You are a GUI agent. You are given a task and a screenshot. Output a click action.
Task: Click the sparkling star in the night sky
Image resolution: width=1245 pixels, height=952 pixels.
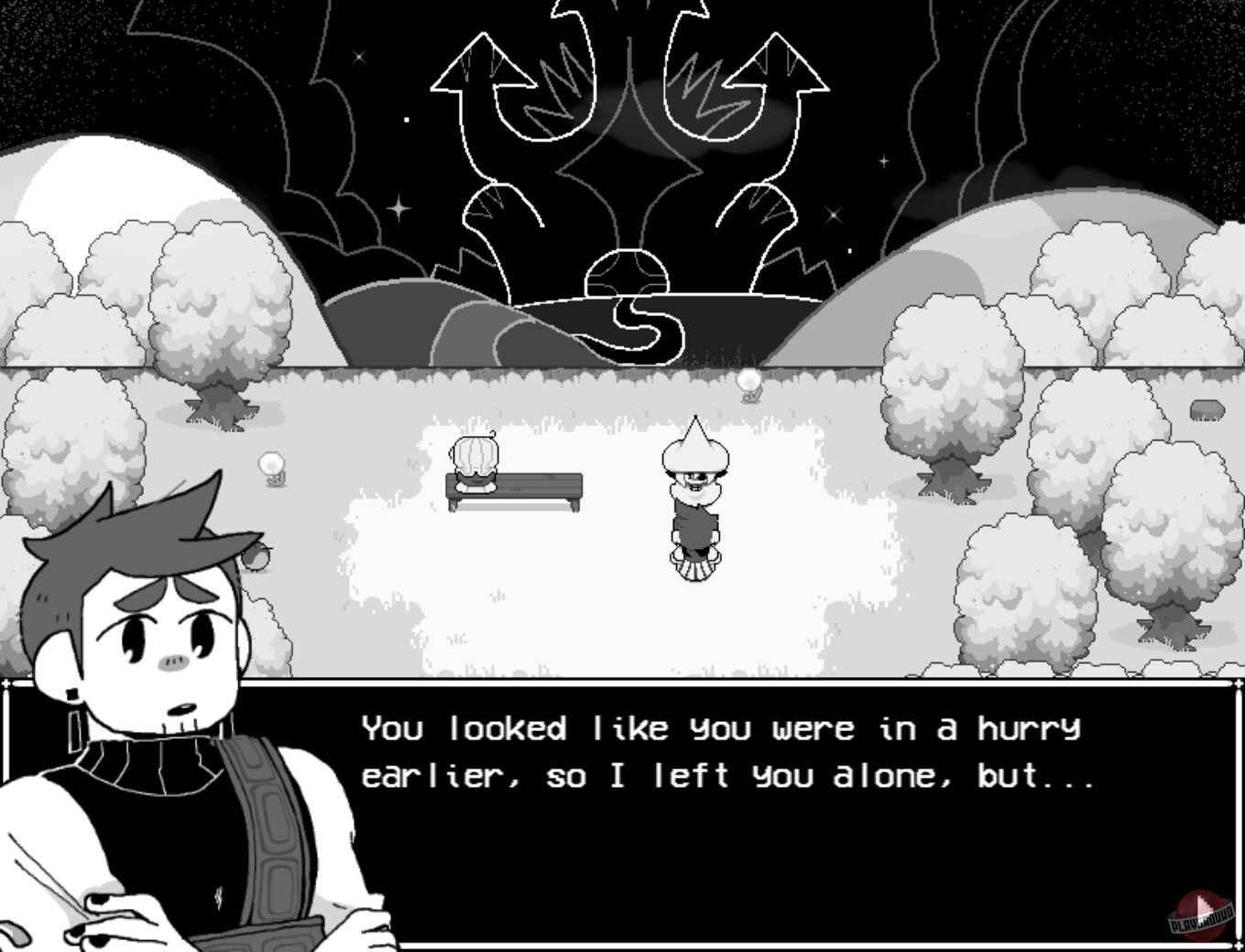399,210
